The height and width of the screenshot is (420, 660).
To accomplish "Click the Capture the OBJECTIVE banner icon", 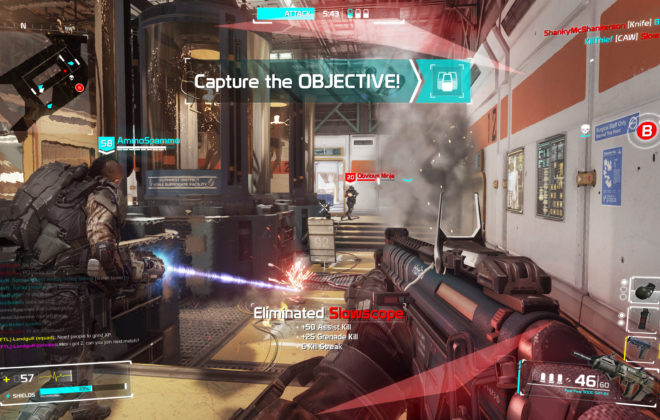I will pos(449,80).
